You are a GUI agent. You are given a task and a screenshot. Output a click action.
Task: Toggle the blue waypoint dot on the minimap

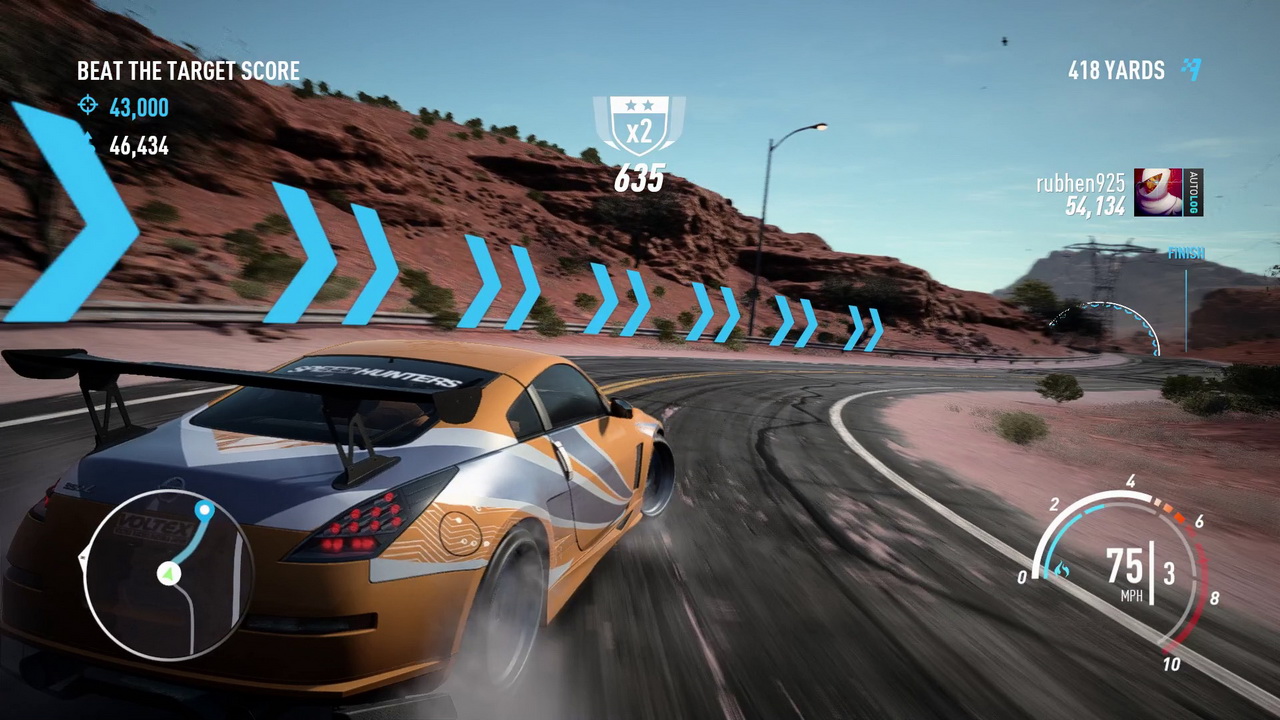tap(204, 510)
